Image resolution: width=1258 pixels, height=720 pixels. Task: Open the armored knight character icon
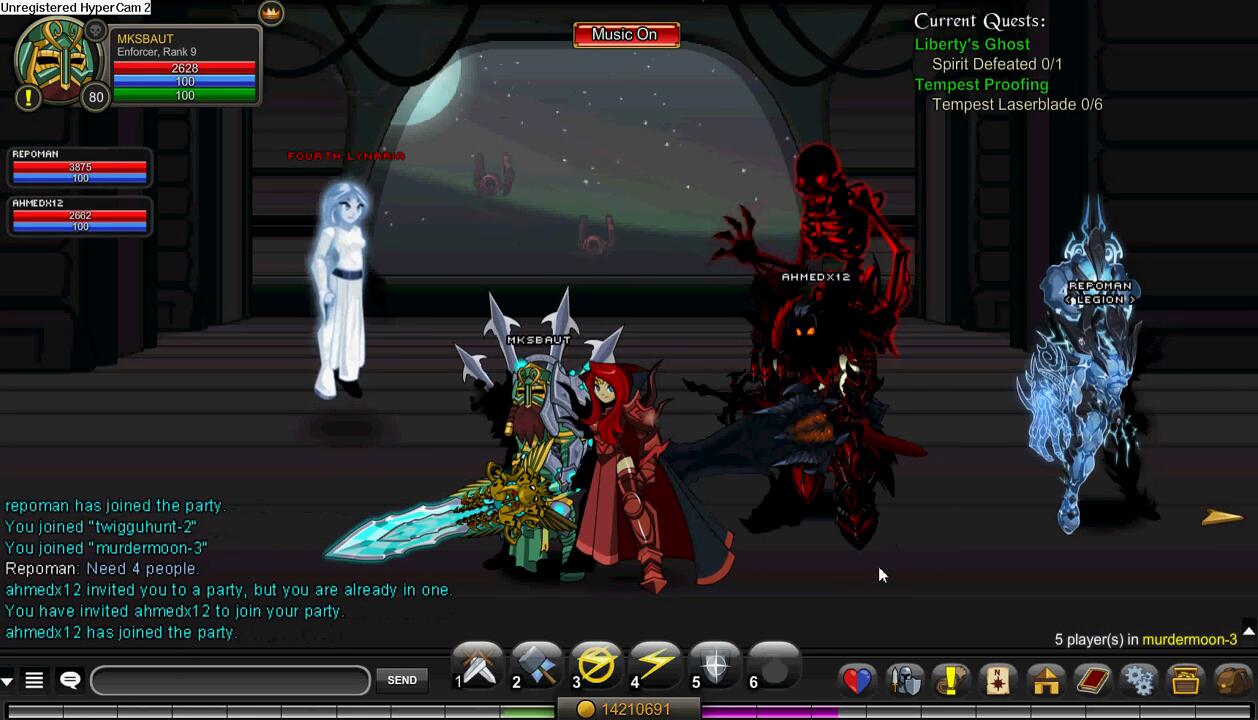(905, 681)
